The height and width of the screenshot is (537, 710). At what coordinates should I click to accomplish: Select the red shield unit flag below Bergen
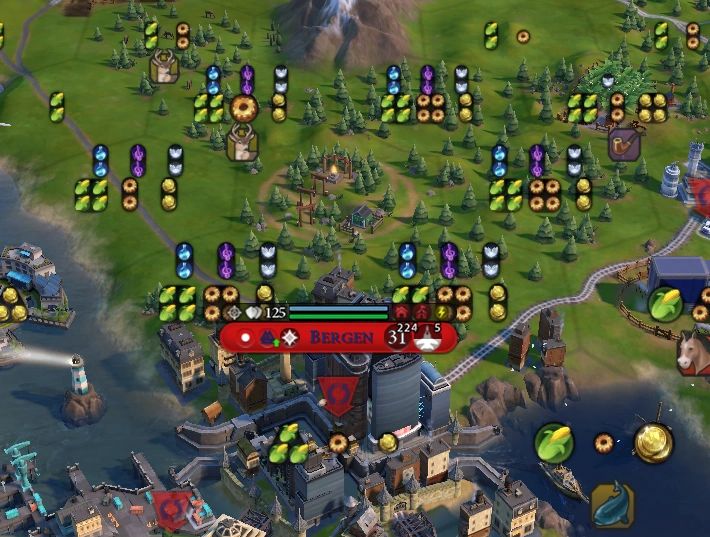pyautogui.click(x=337, y=395)
